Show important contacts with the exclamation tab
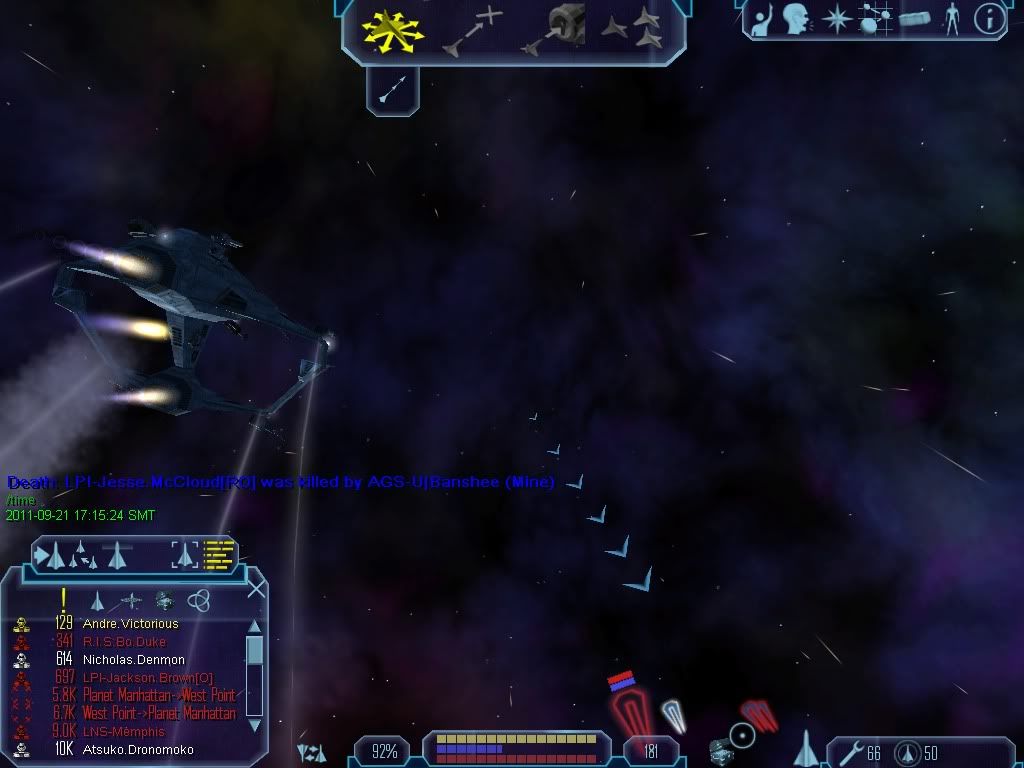 pyautogui.click(x=63, y=599)
